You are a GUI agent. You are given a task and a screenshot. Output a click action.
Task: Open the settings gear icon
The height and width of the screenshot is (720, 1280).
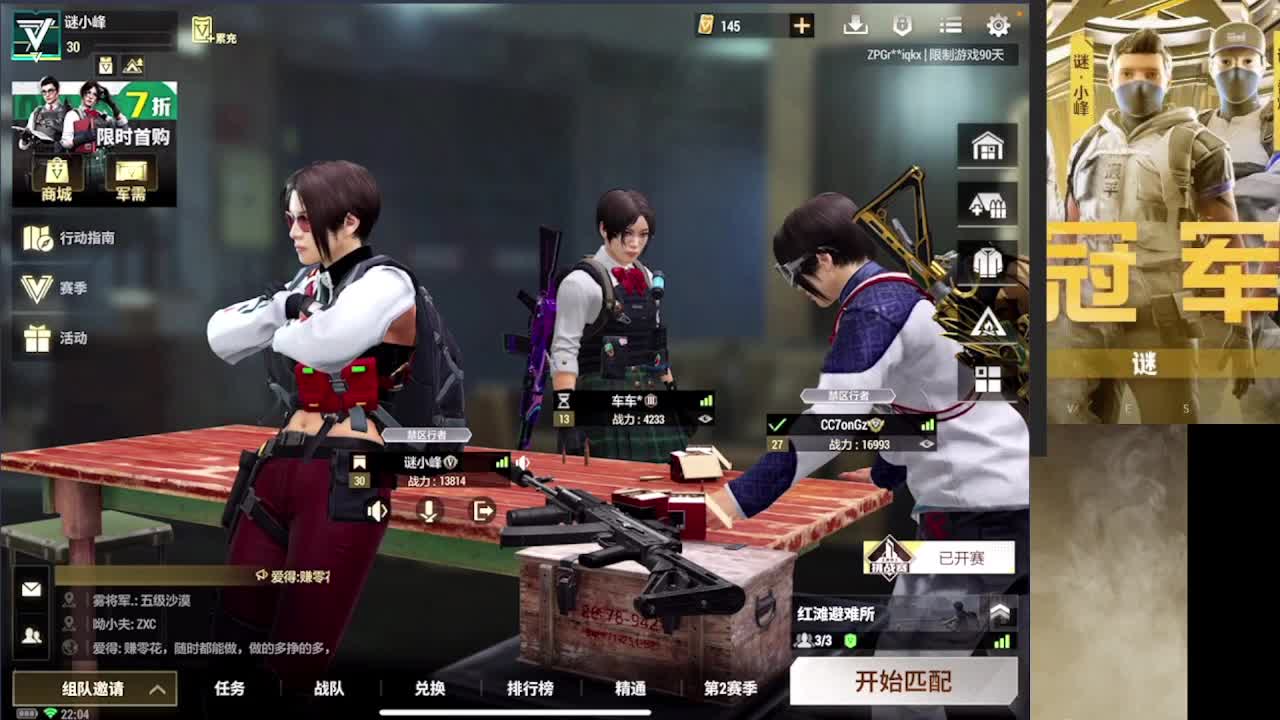(x=999, y=25)
